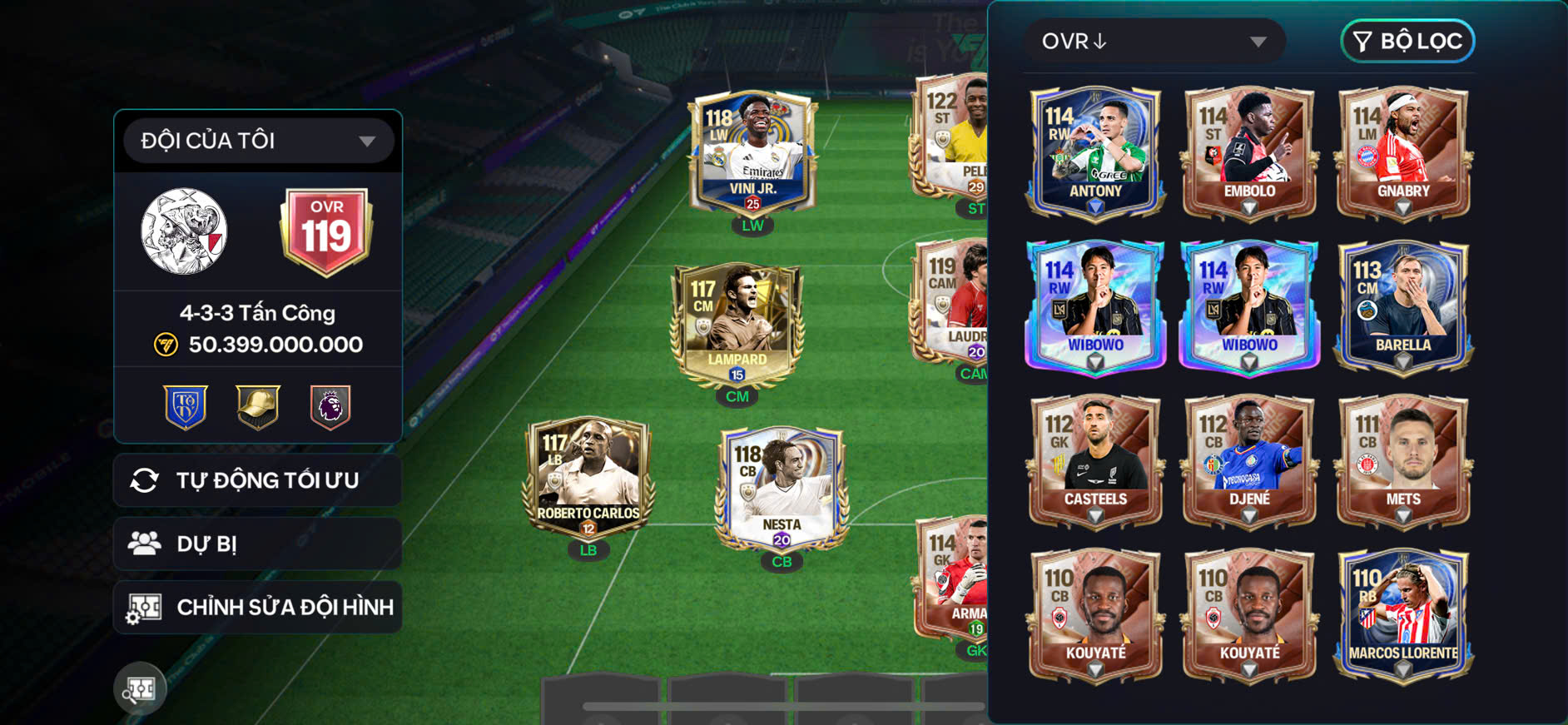Select the Mets 111 CB card
This screenshot has height=725, width=1568.
(x=1403, y=460)
